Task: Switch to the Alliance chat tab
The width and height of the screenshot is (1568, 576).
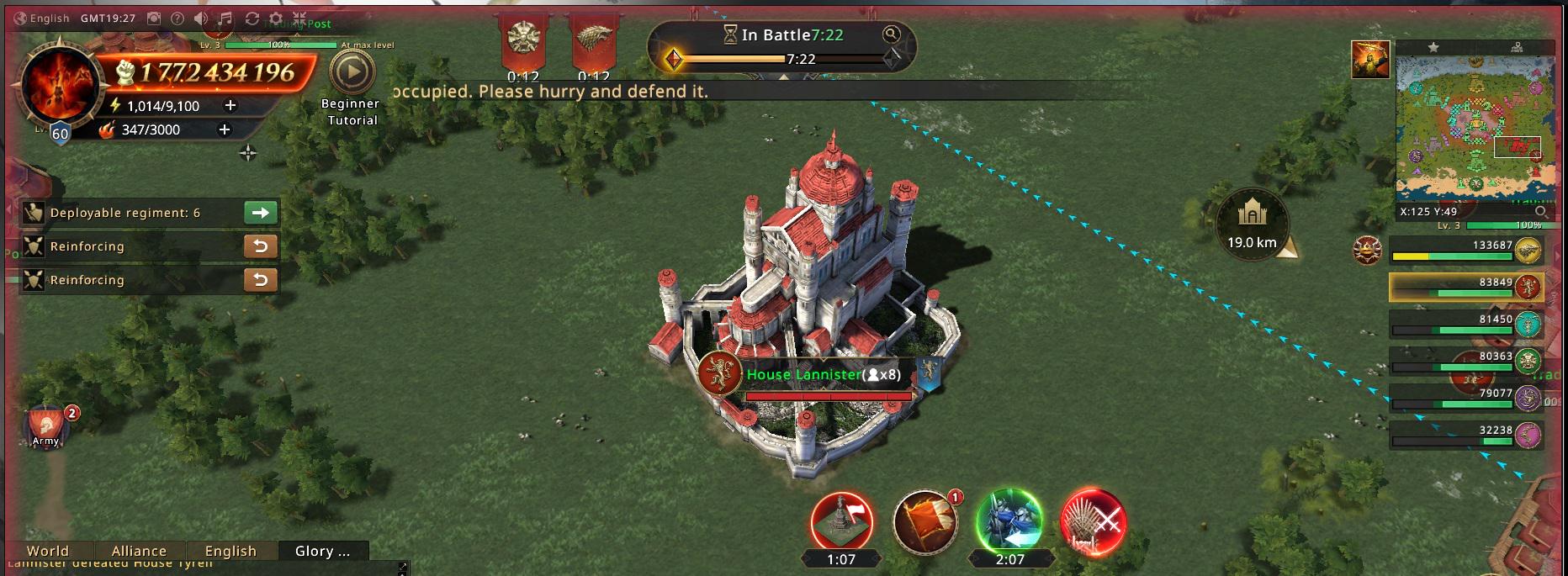Action: coord(139,551)
